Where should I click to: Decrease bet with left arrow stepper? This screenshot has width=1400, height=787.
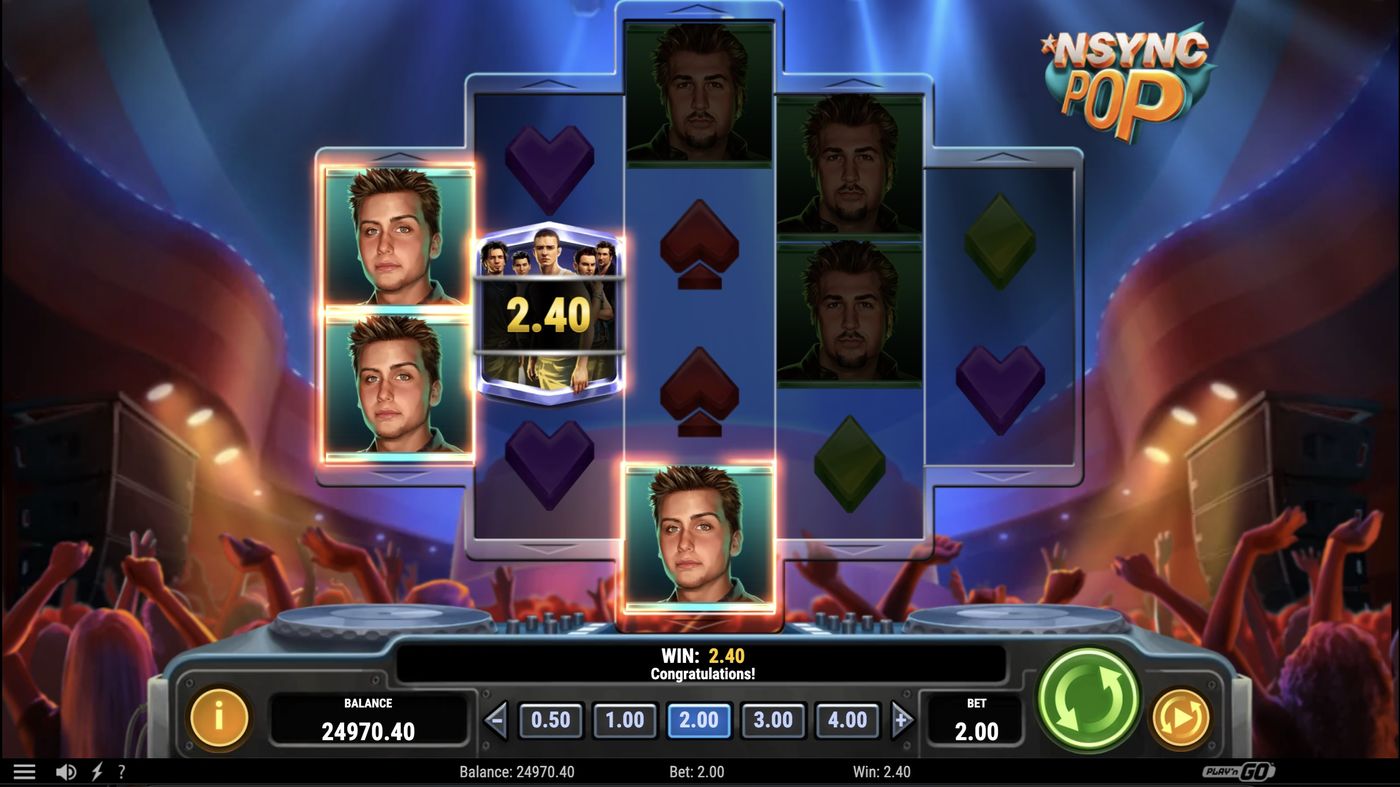coord(495,718)
